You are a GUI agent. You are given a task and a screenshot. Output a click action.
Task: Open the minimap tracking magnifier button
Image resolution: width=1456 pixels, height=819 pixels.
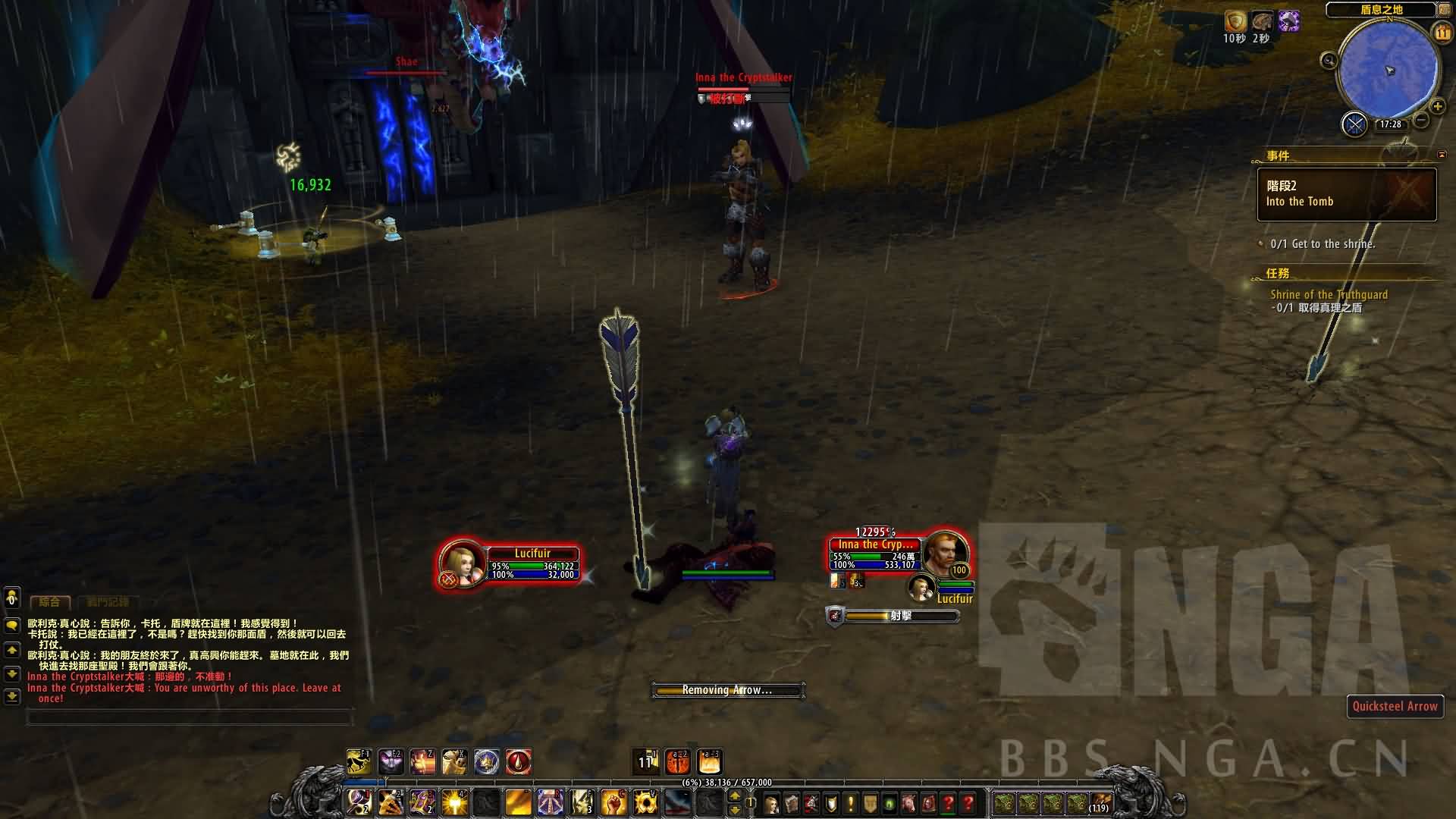[x=1329, y=61]
